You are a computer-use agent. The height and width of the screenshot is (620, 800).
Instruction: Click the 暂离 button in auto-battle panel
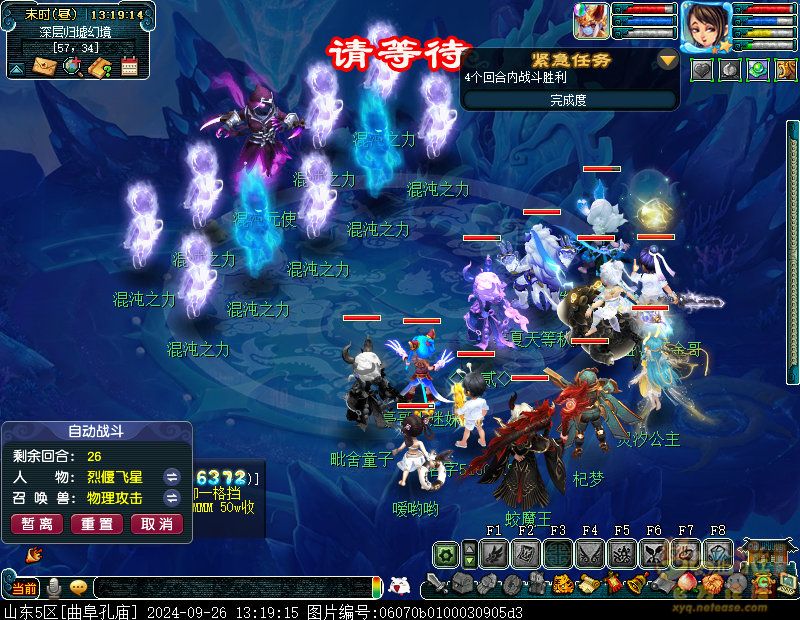click(x=37, y=524)
